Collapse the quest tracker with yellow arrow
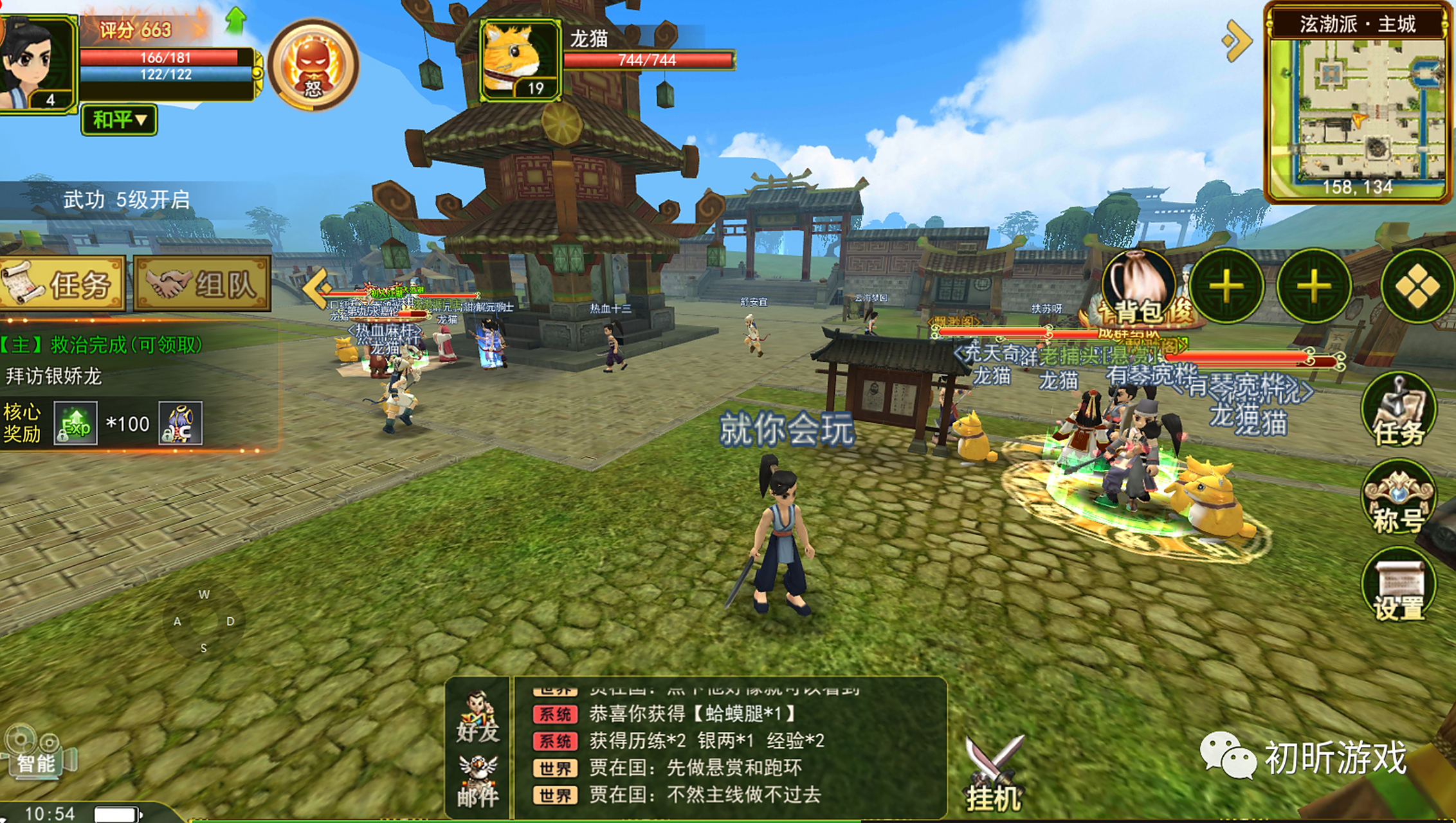 tap(316, 287)
